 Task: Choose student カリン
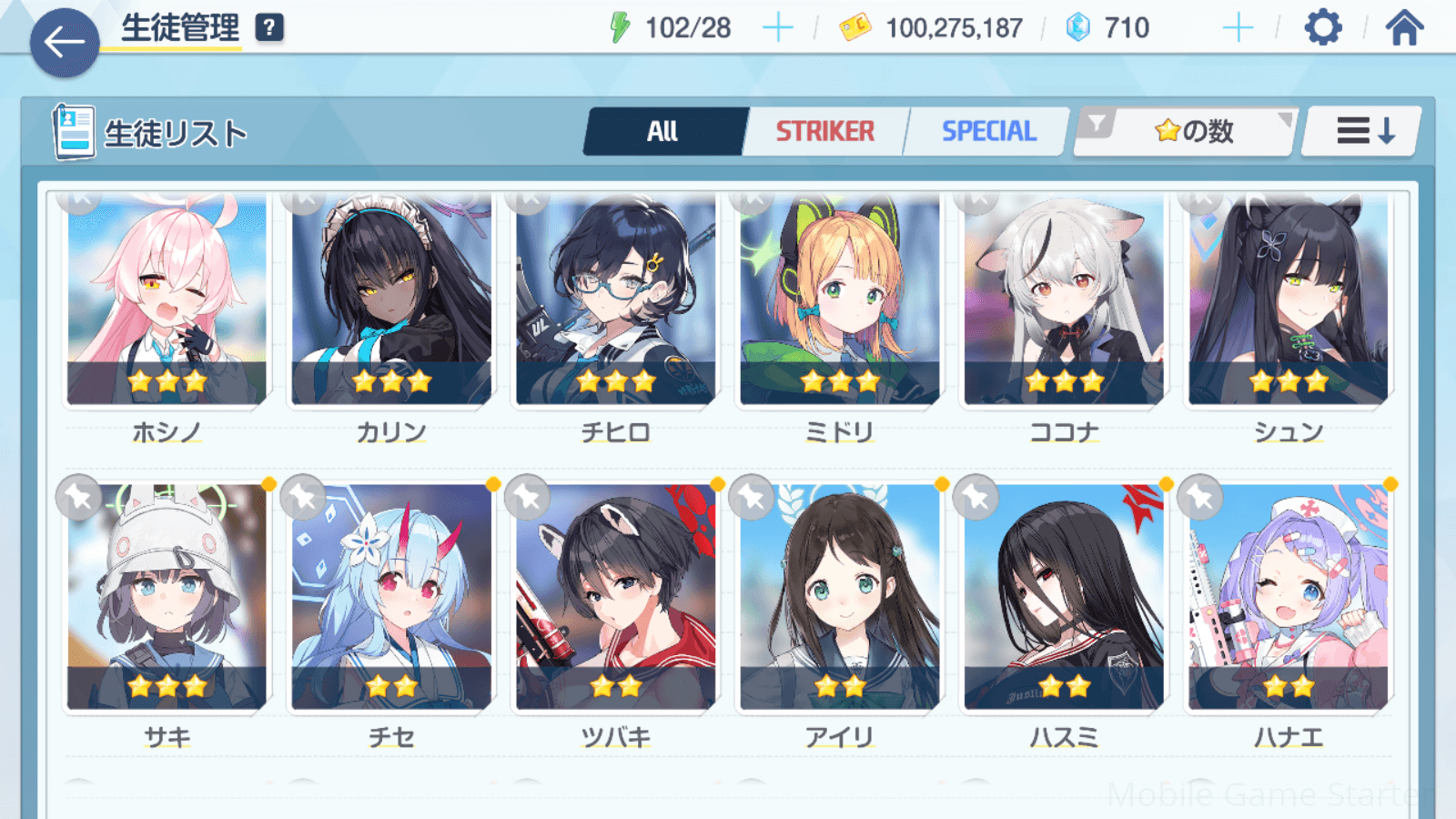(391, 300)
